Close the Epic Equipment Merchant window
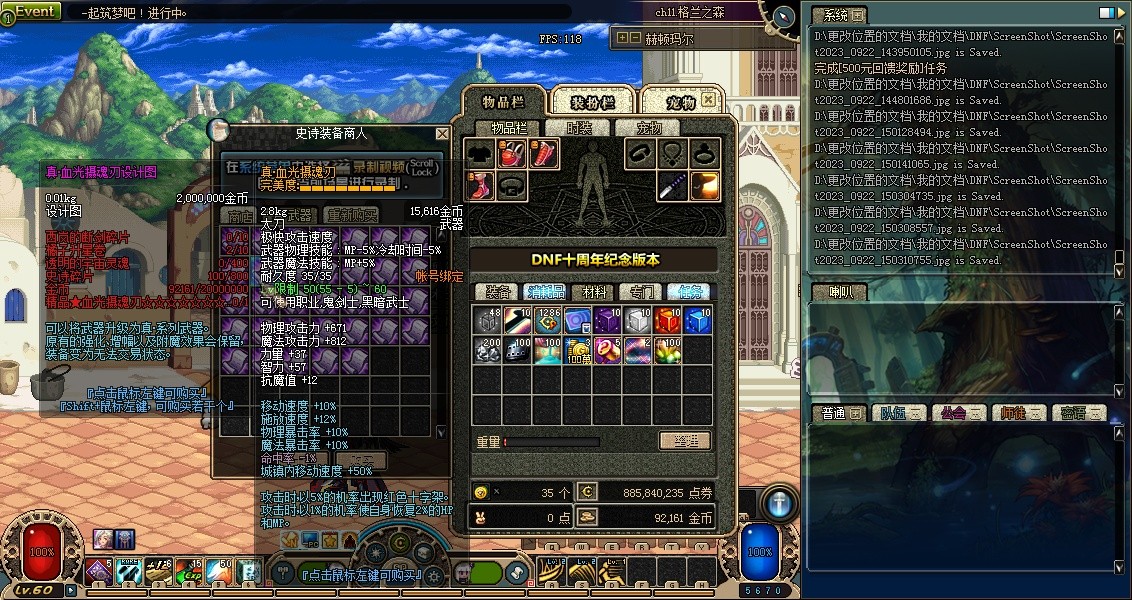 442,133
